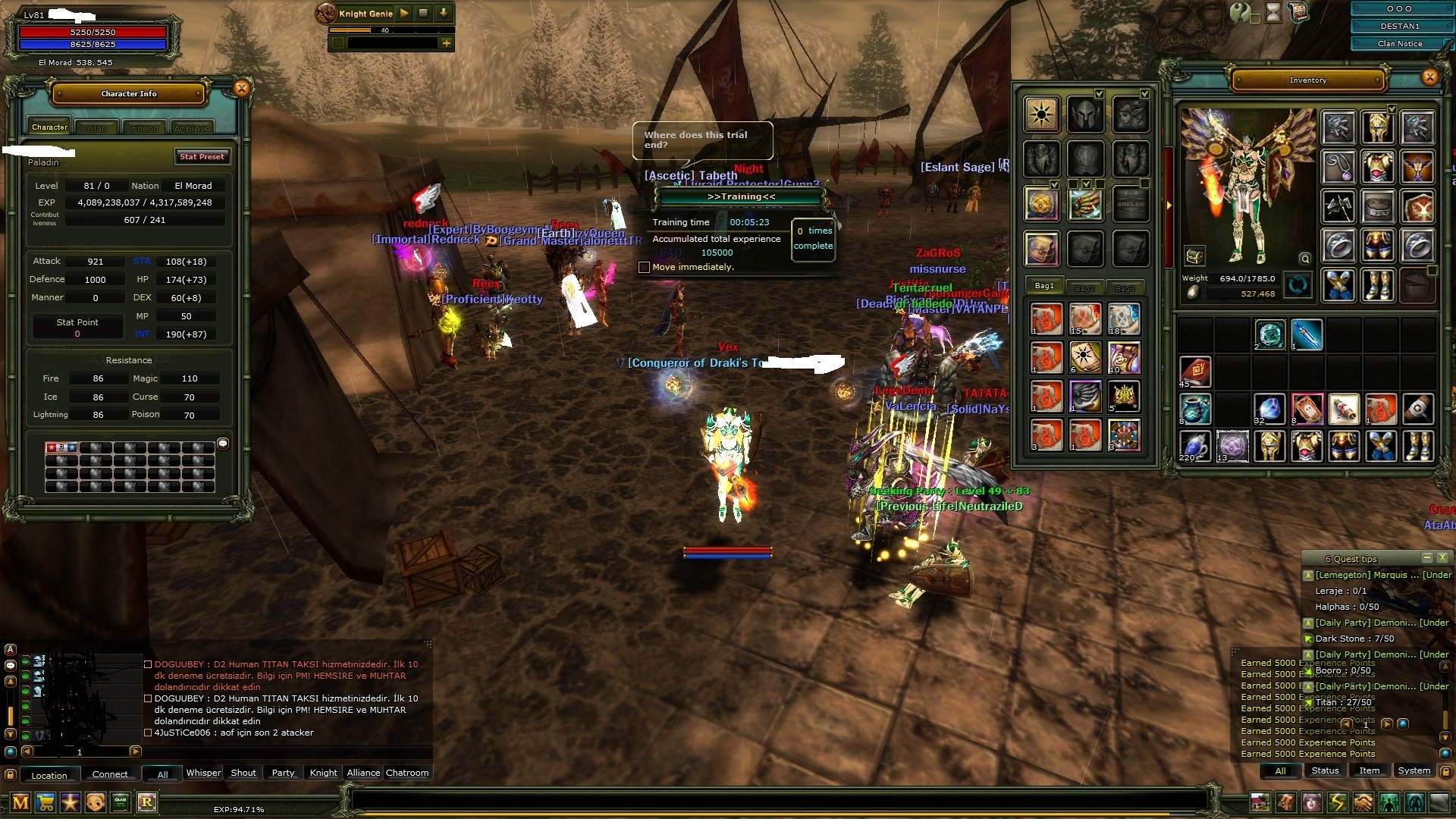Tick the Move immediately checkbox
Image resolution: width=1456 pixels, height=819 pixels.
(x=644, y=267)
